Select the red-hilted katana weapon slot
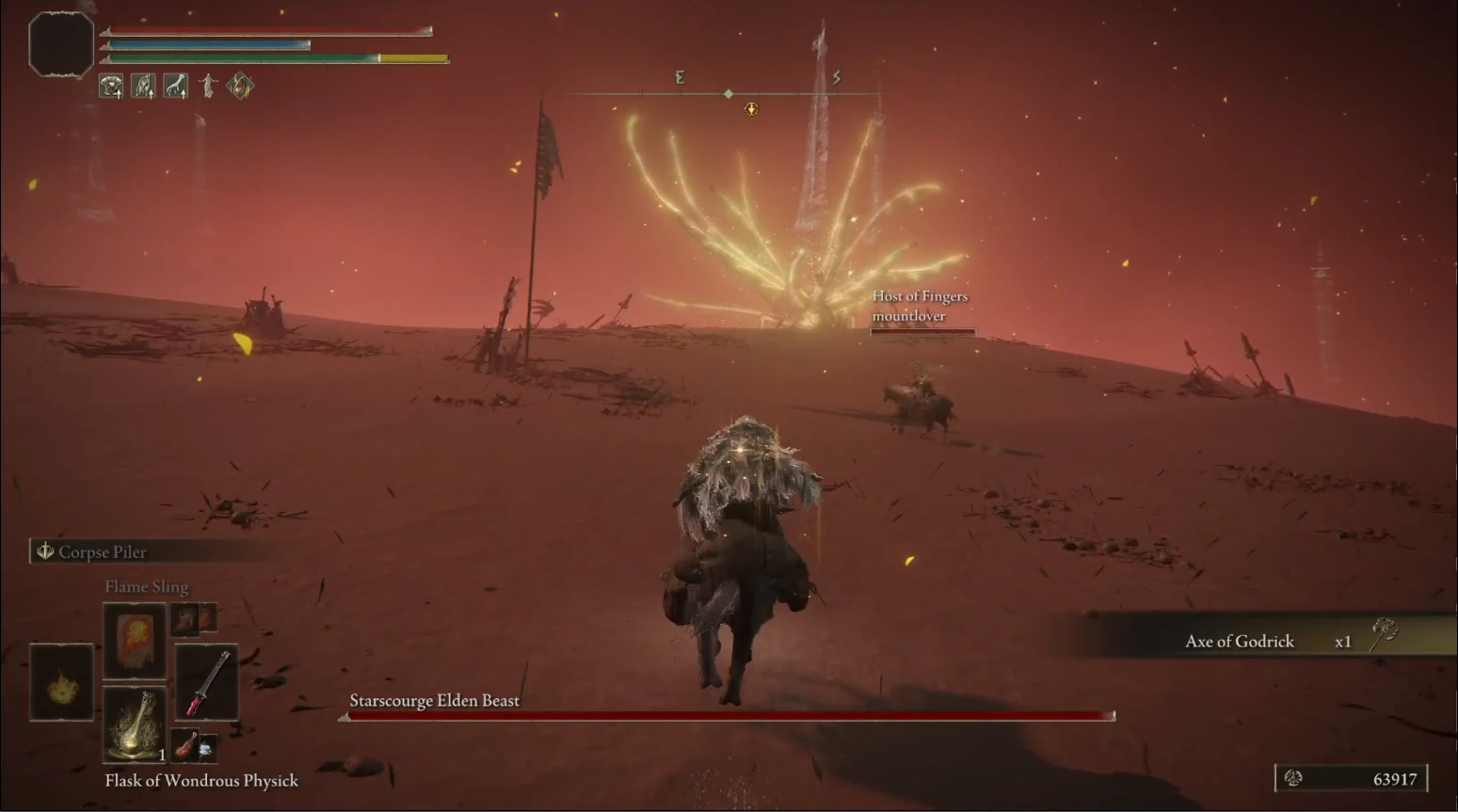 pyautogui.click(x=206, y=683)
